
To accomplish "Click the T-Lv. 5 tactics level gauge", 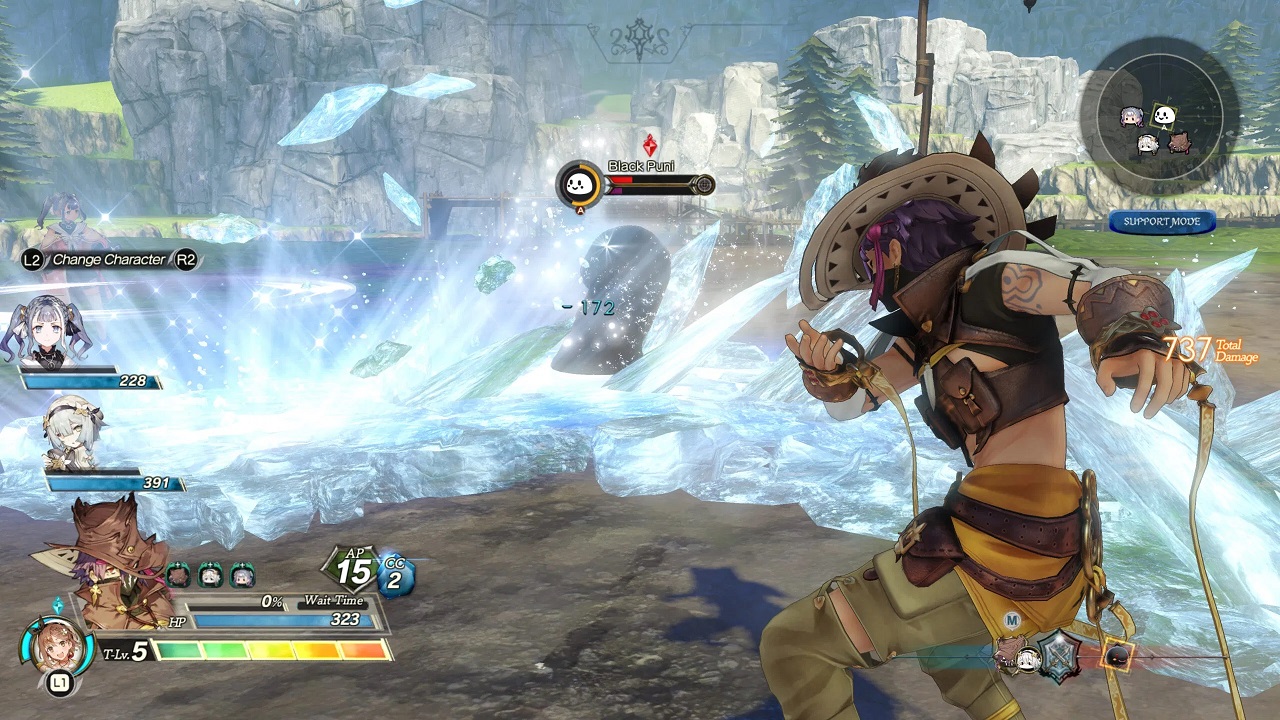I will 270,651.
